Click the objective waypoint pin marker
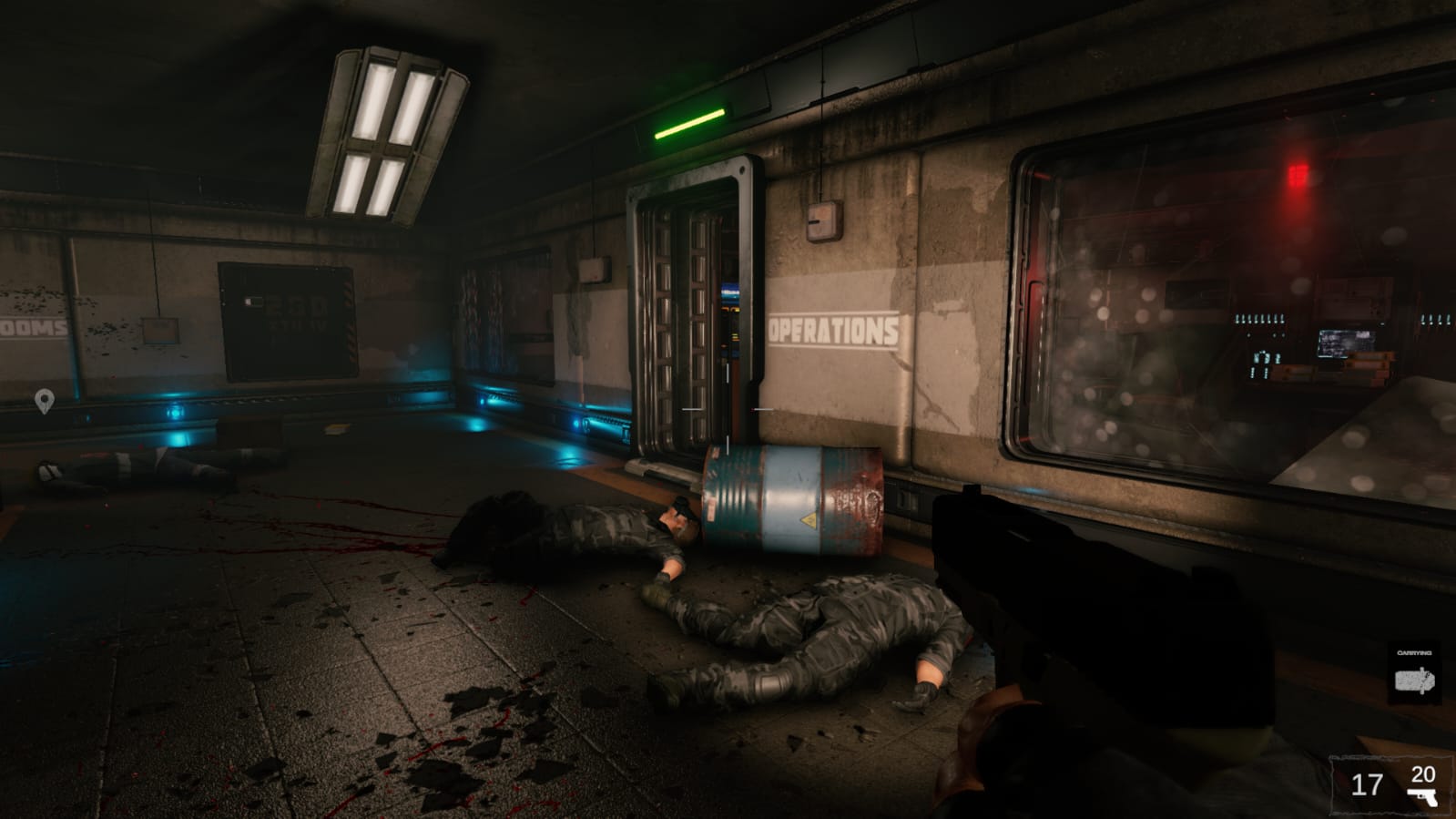 pos(44,400)
